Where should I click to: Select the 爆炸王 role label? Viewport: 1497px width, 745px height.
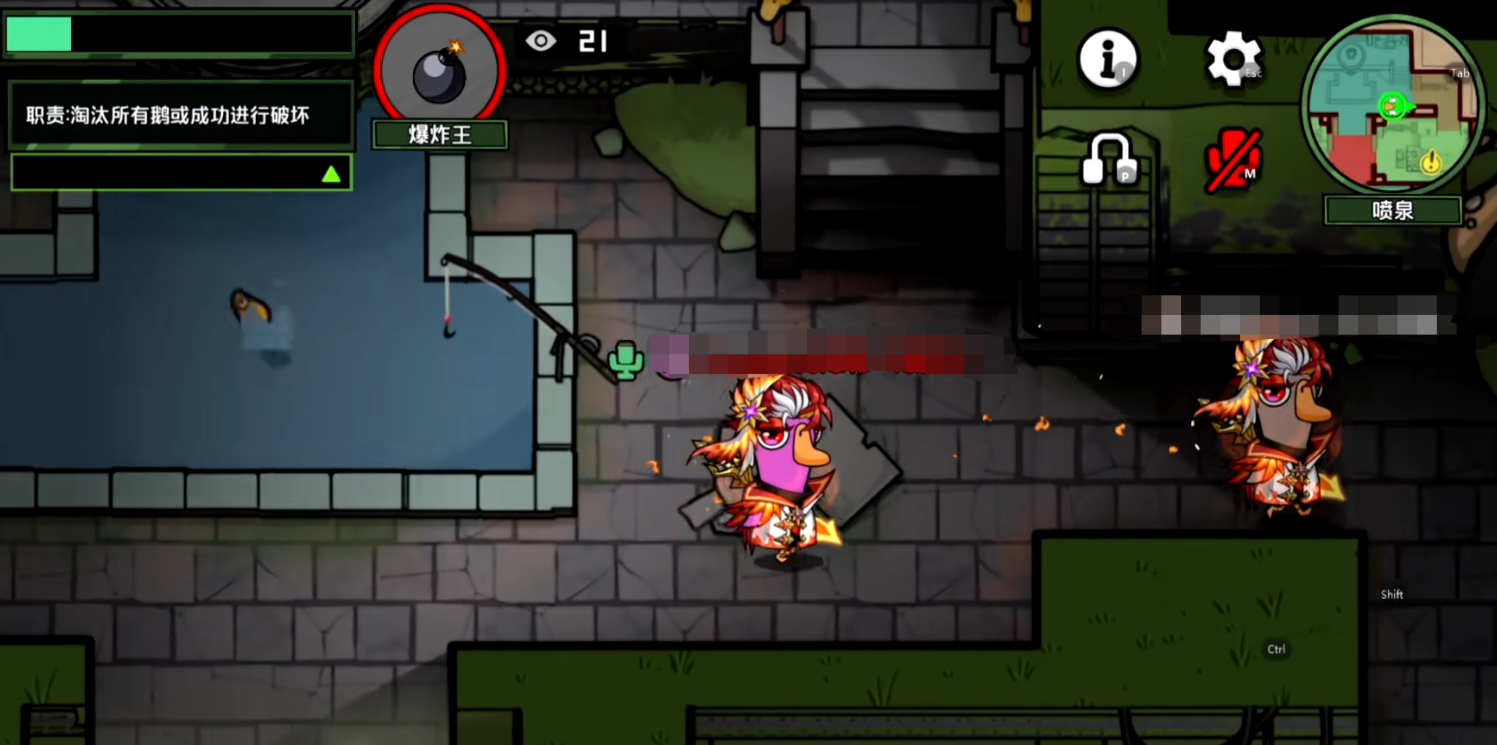pos(440,135)
